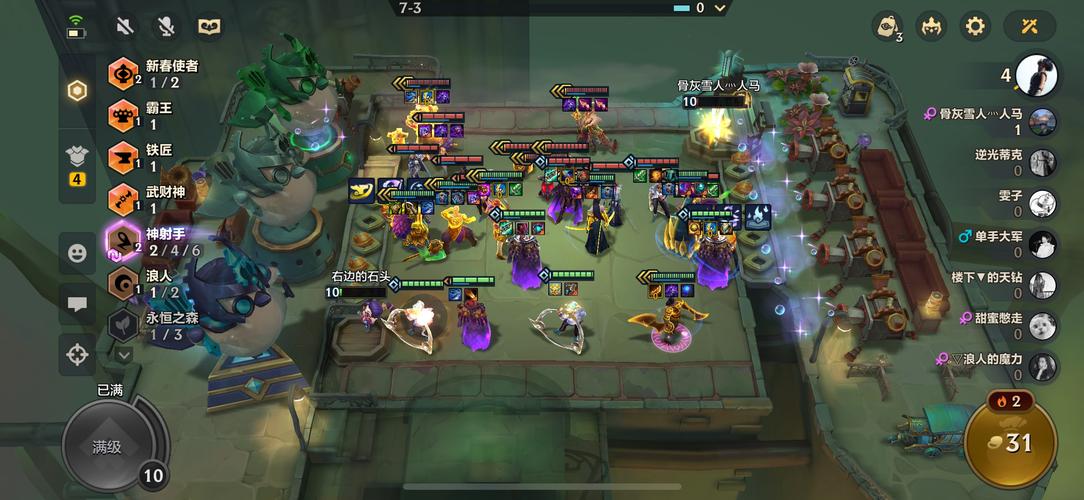This screenshot has width=1084, height=500.
Task: Toggle the muted speaker icon
Action: [x=125, y=26]
